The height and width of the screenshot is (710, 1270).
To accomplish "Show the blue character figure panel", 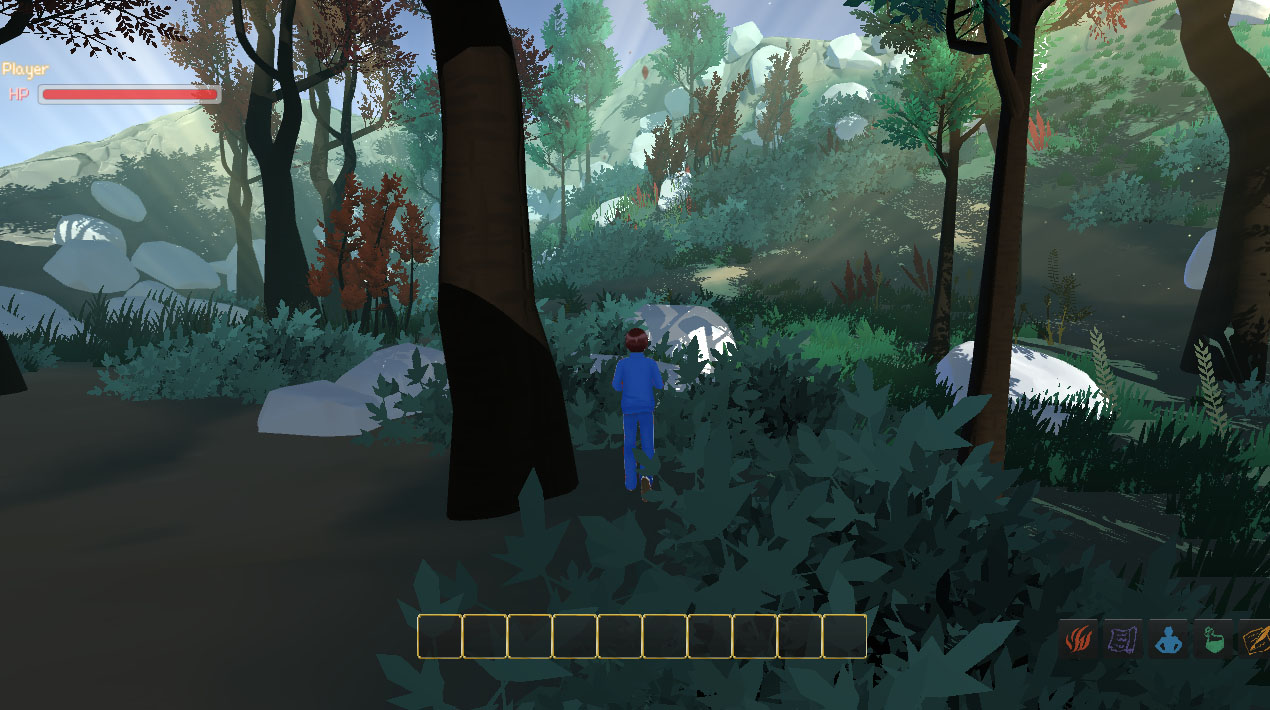I will coord(1168,639).
